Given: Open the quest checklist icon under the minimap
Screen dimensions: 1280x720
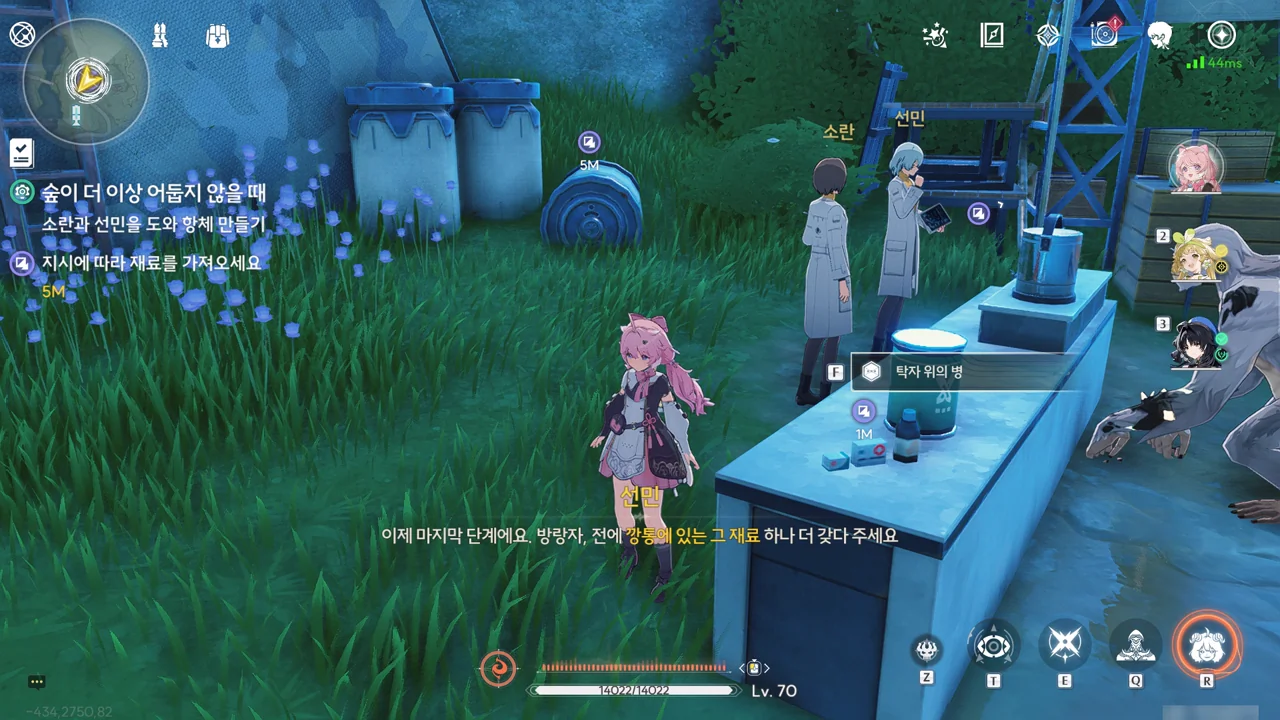Looking at the screenshot, I should tap(22, 153).
